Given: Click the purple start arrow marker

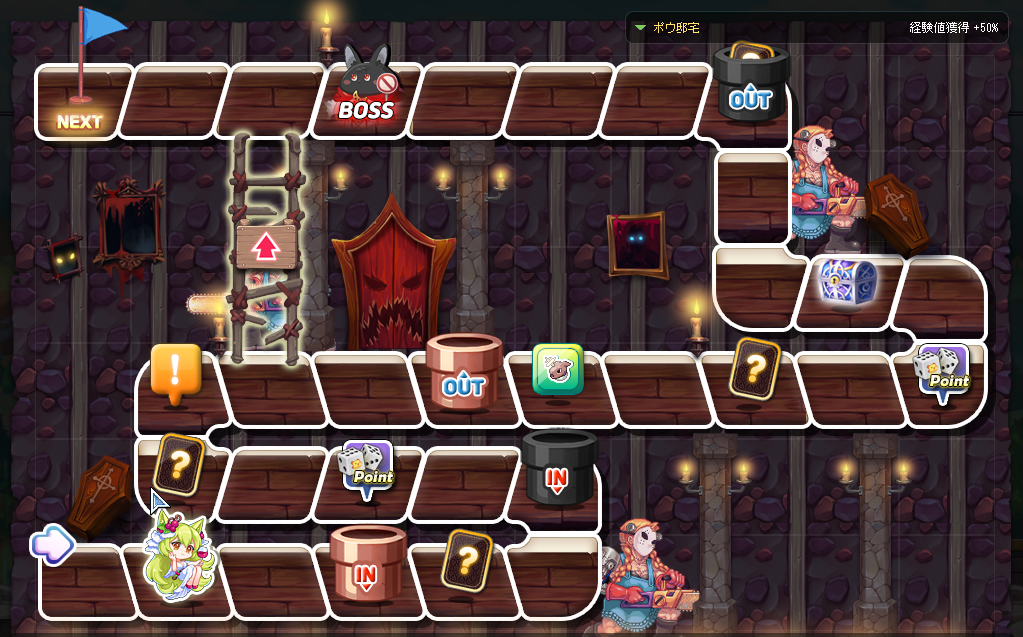Looking at the screenshot, I should tap(52, 545).
